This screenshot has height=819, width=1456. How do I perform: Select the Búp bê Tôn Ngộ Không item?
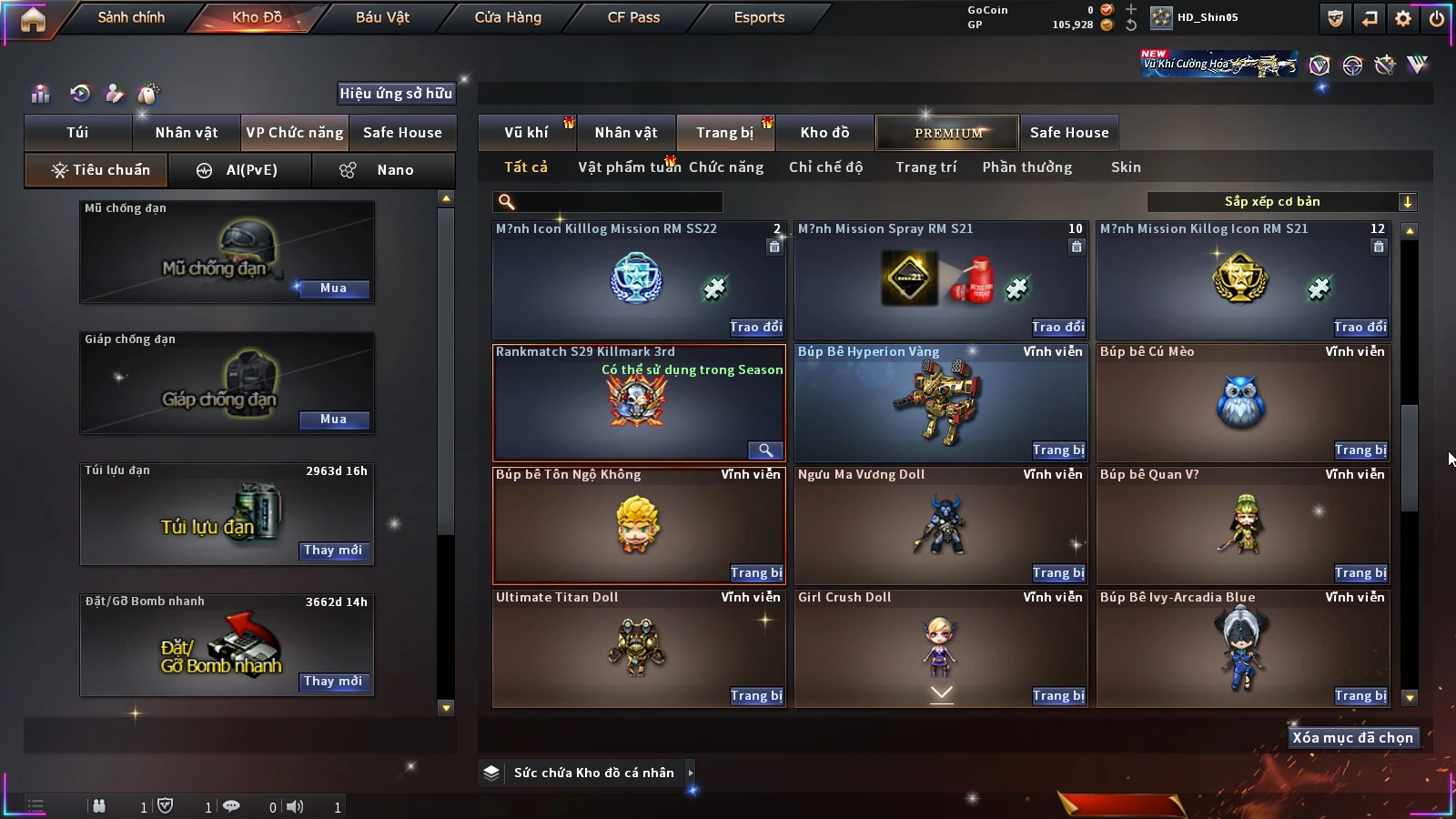[x=638, y=525]
